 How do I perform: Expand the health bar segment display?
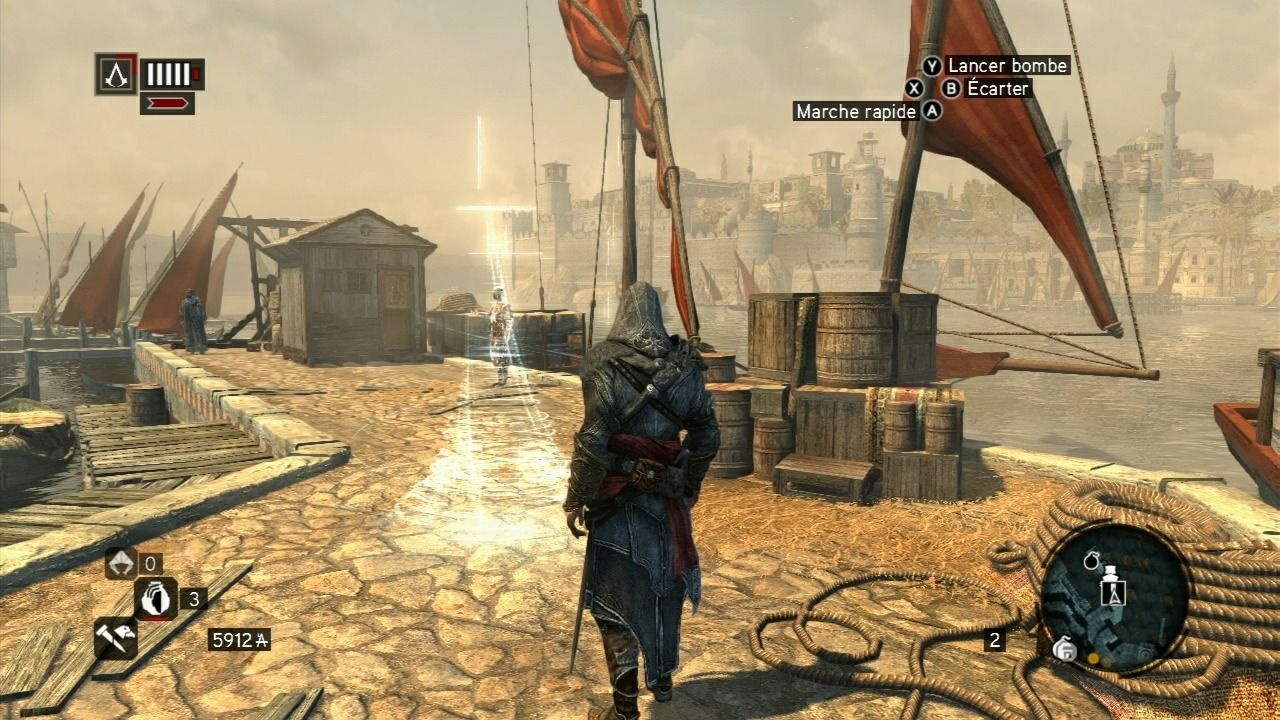(169, 74)
